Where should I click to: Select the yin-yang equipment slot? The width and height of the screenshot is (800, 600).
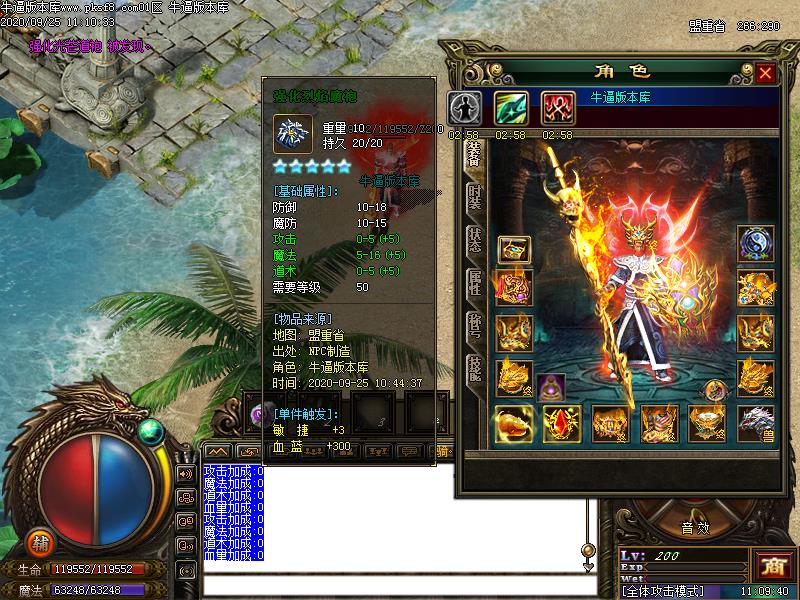755,244
